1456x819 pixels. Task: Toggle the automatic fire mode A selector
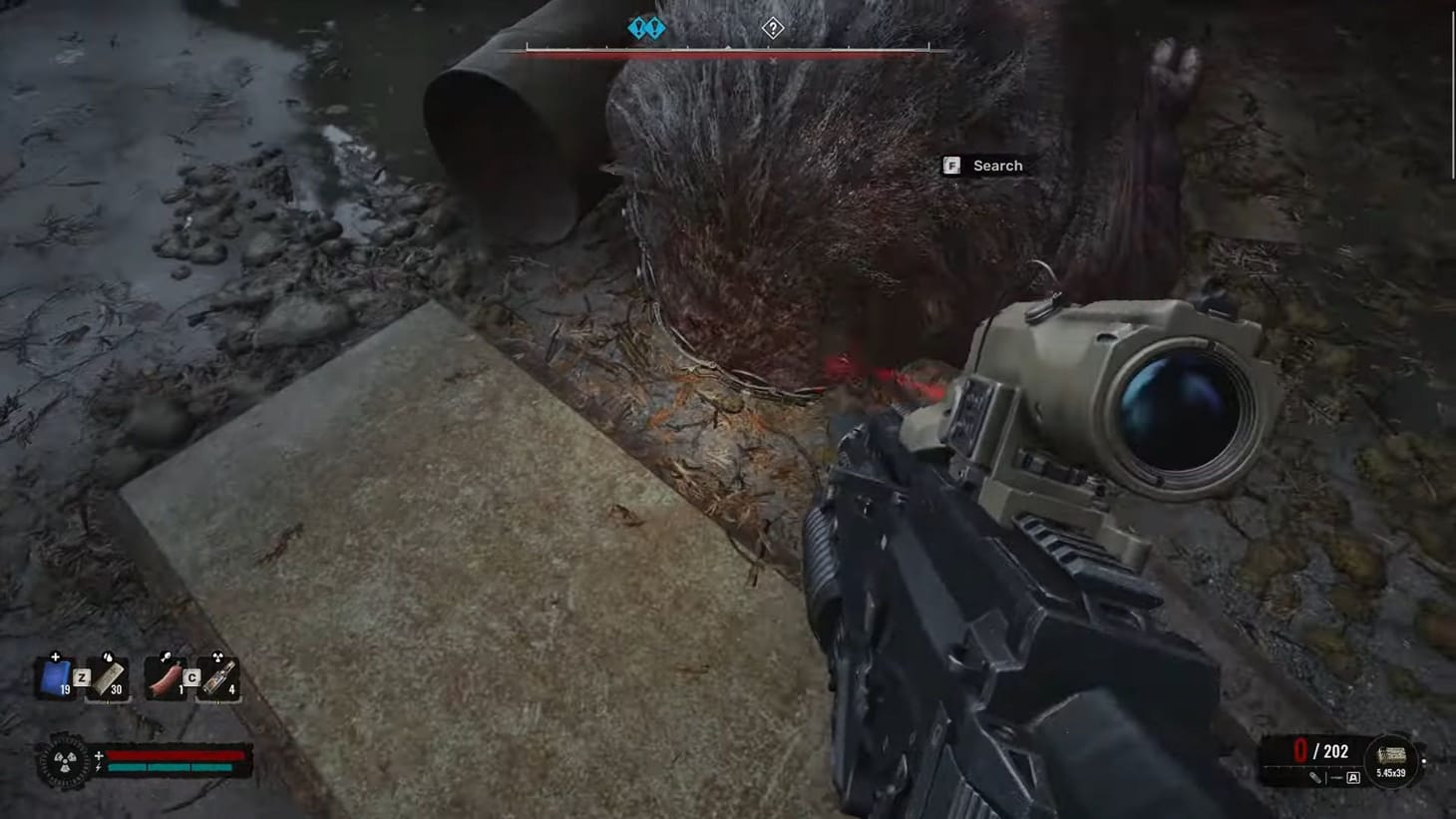[1353, 777]
